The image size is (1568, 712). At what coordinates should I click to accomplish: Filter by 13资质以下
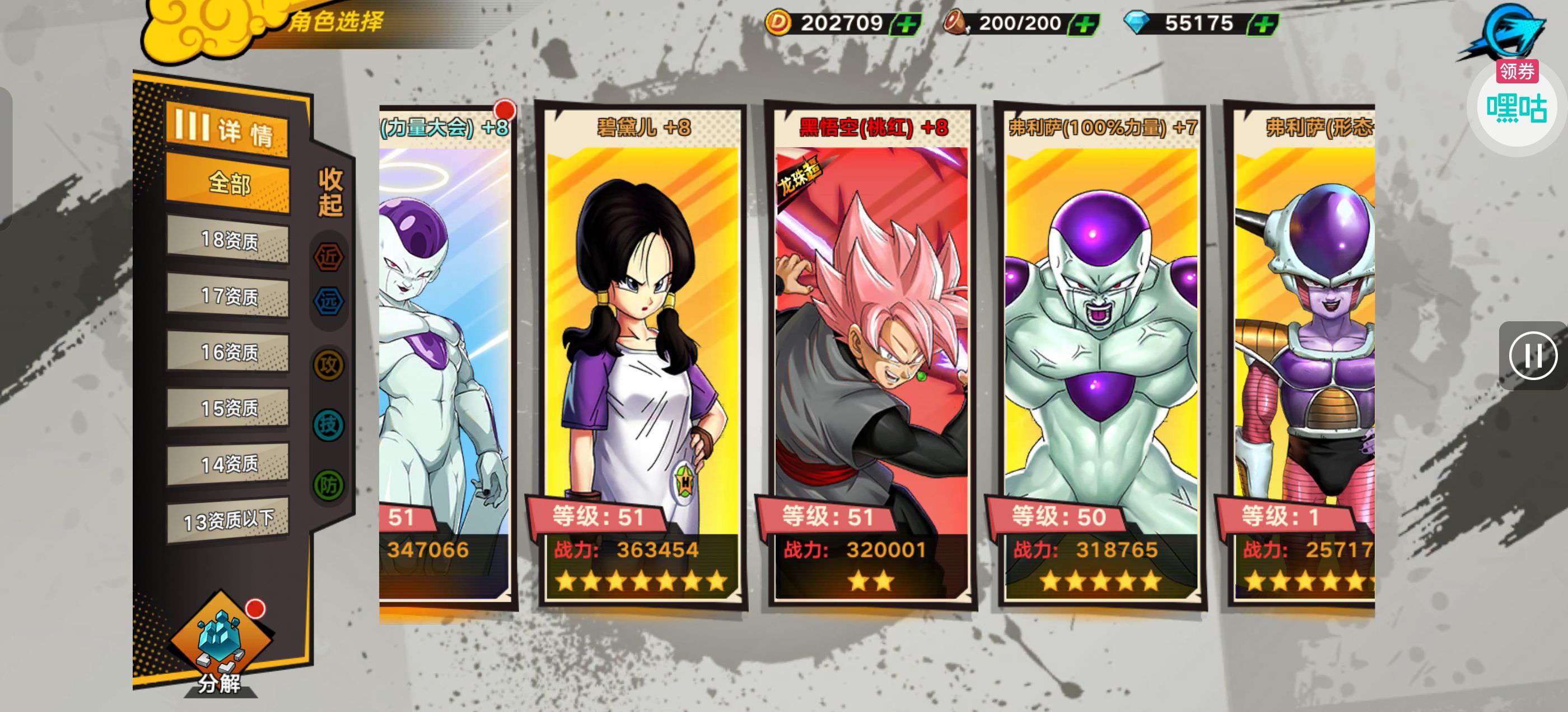228,521
